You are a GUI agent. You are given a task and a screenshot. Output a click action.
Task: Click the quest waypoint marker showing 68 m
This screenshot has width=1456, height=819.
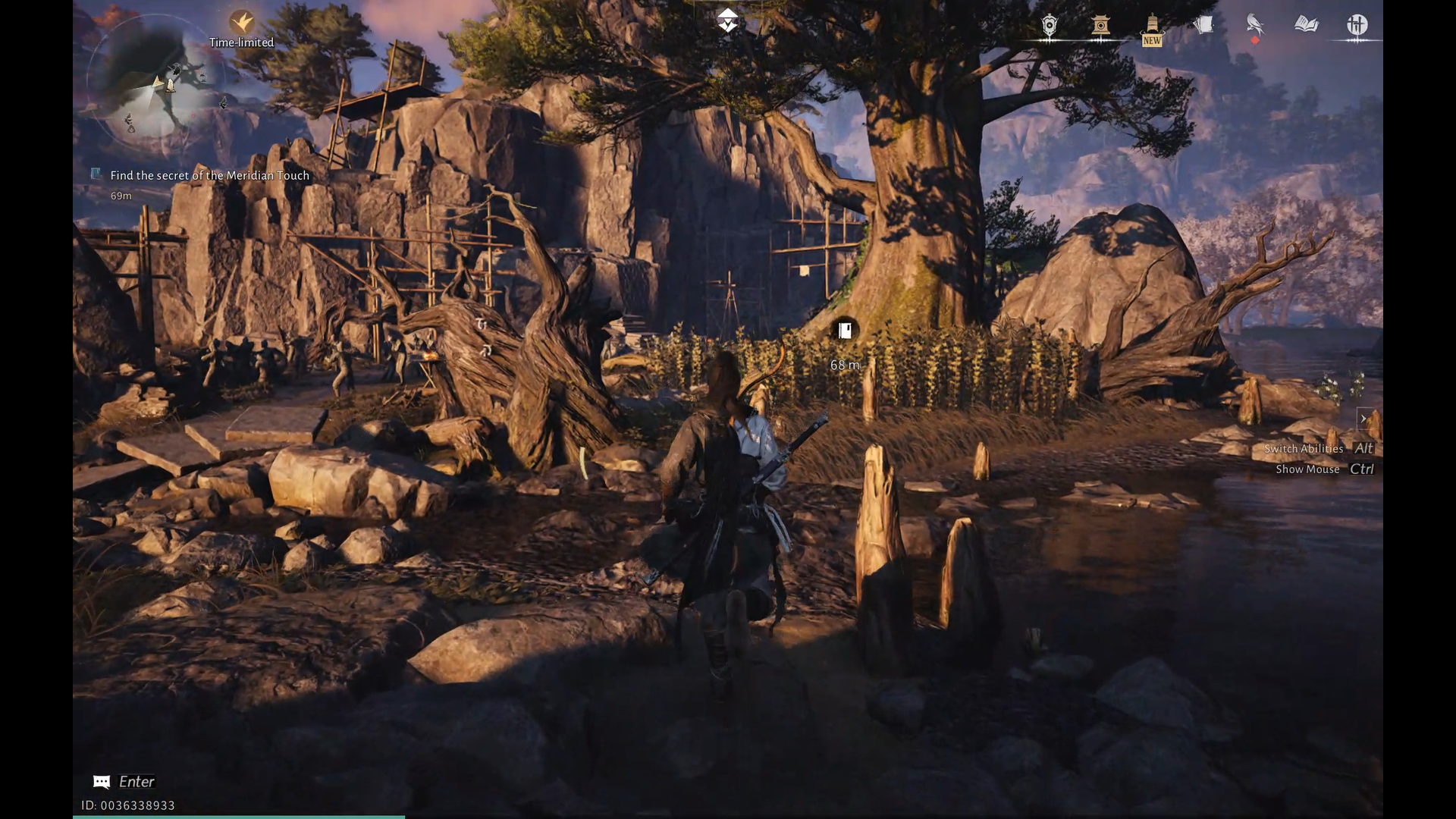coord(845,331)
